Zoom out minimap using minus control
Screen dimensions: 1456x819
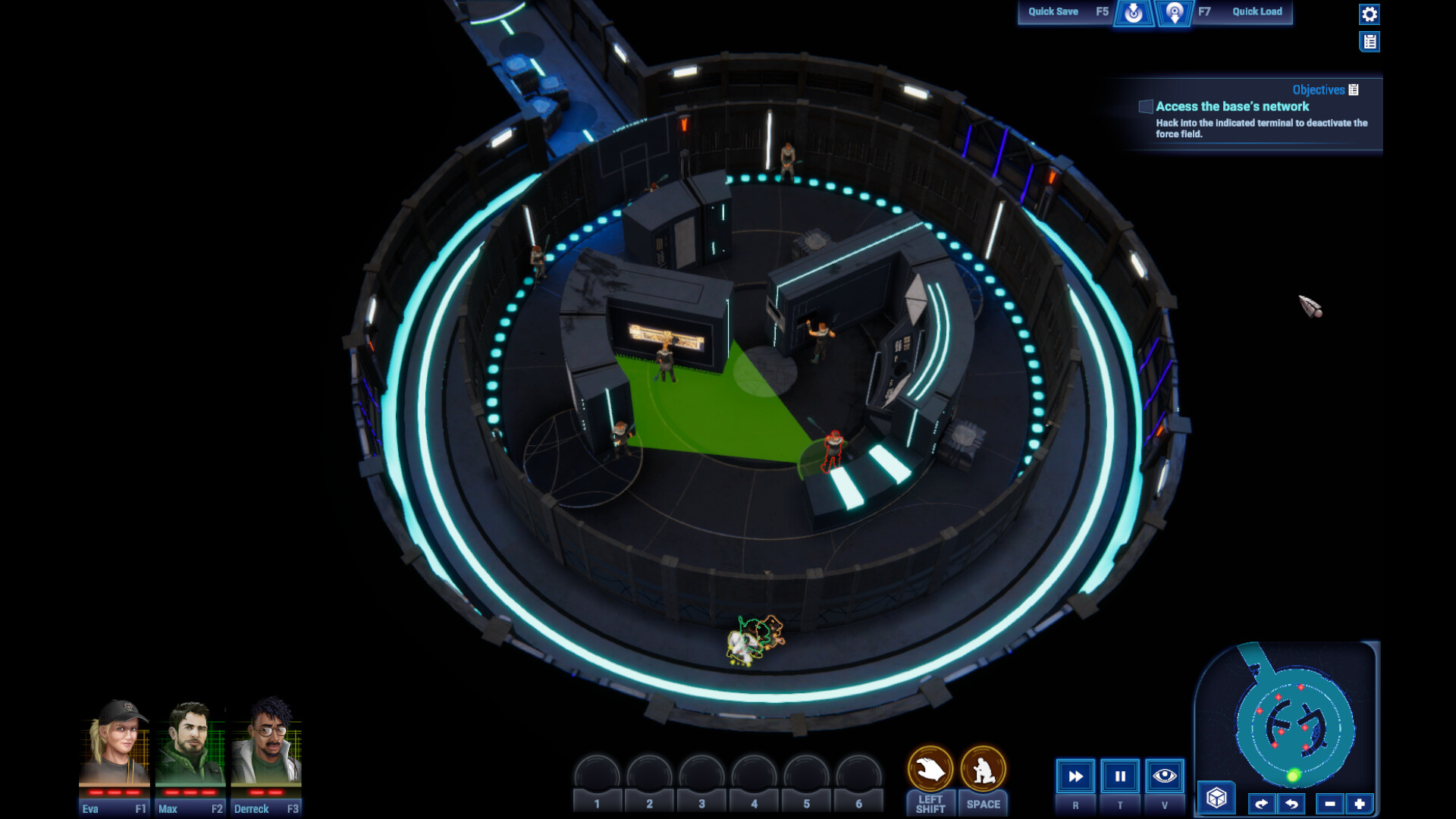(1330, 802)
